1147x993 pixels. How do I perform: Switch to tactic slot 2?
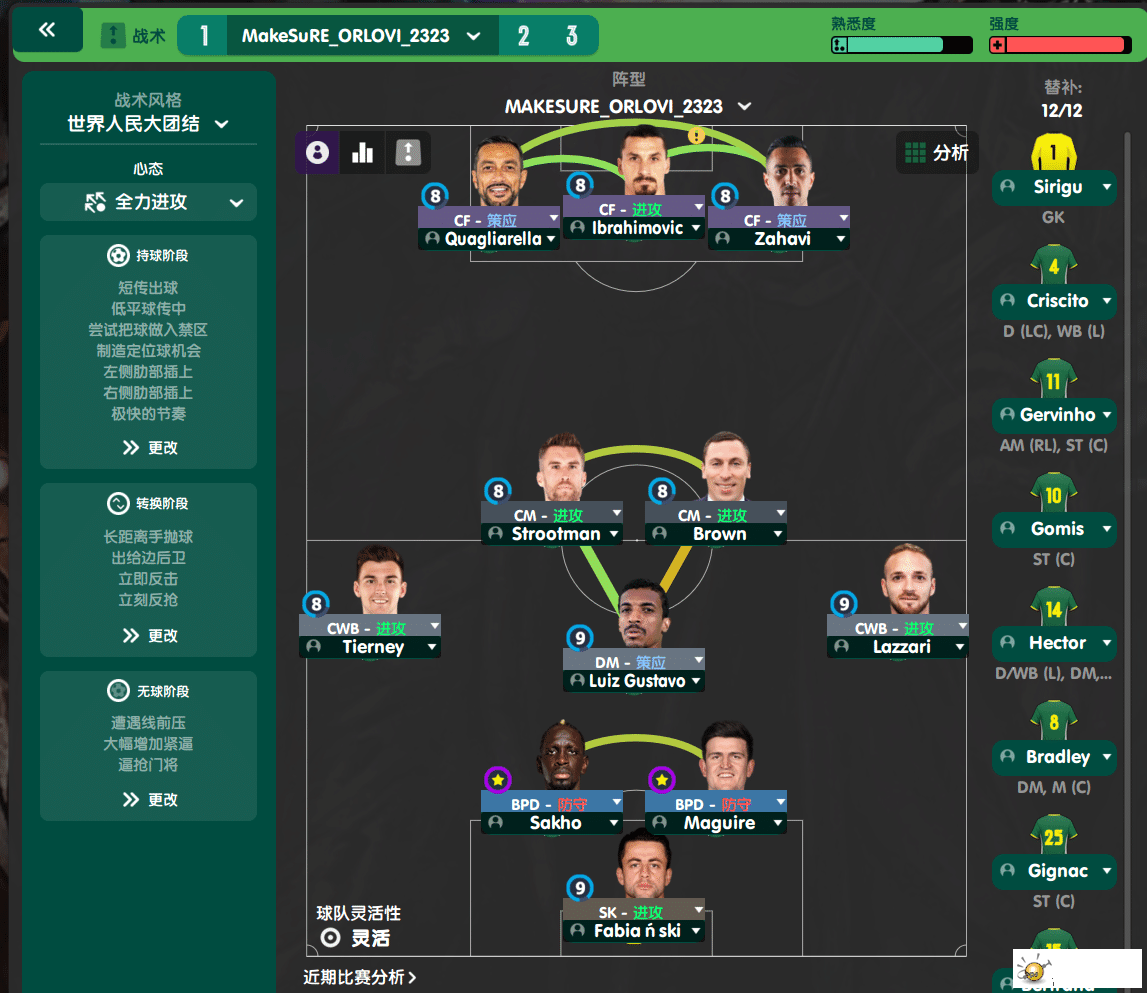pyautogui.click(x=523, y=36)
